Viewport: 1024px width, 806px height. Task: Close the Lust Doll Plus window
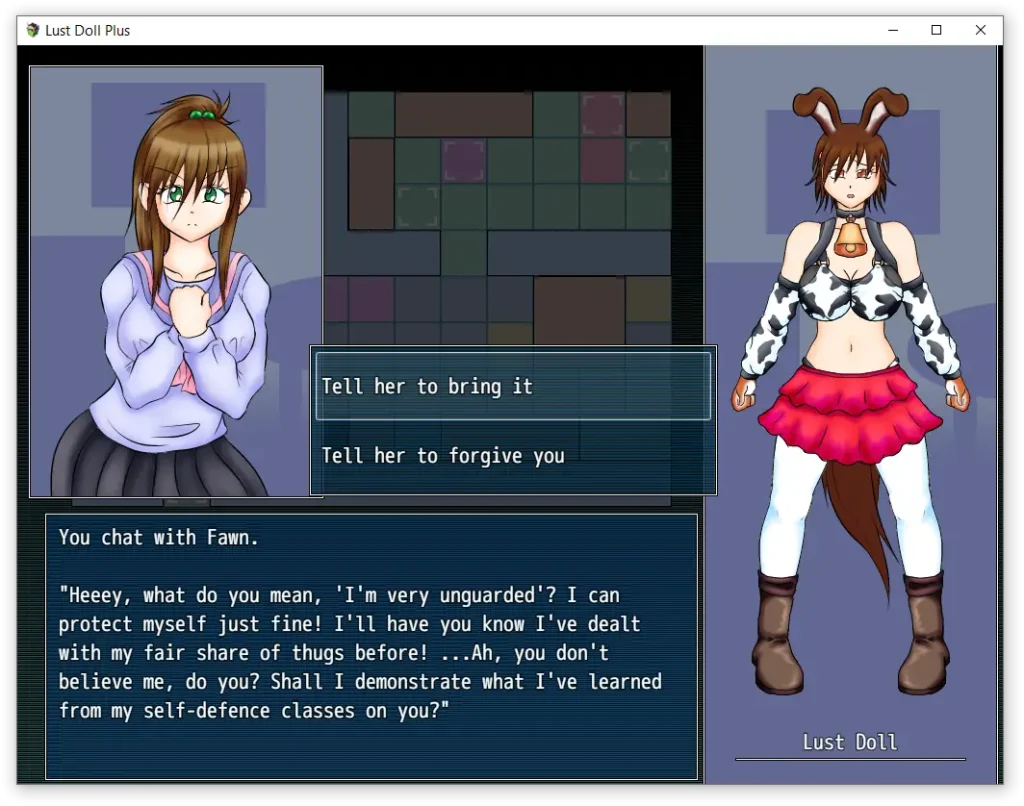point(980,30)
